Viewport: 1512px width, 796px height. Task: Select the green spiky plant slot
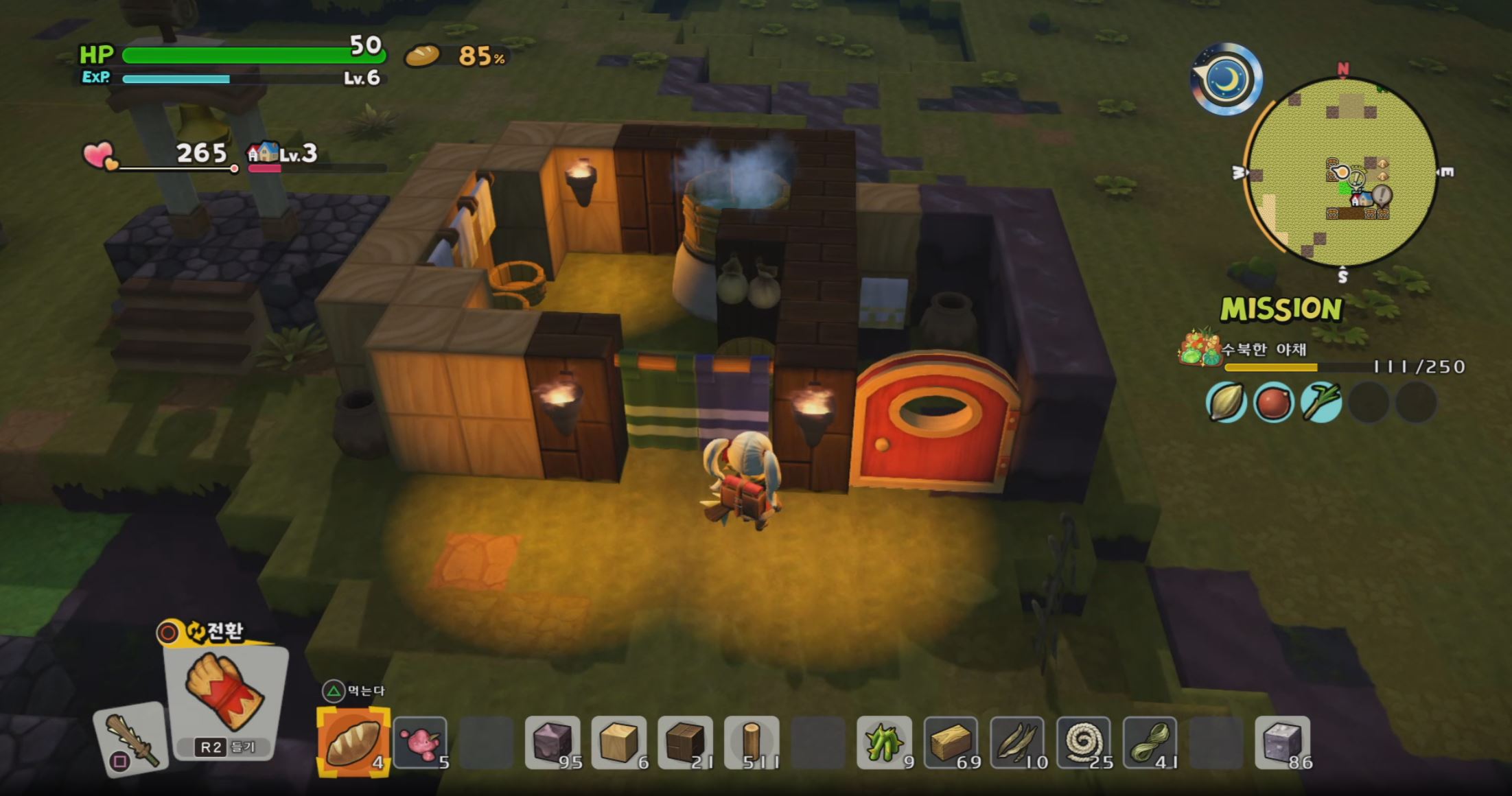[x=884, y=743]
